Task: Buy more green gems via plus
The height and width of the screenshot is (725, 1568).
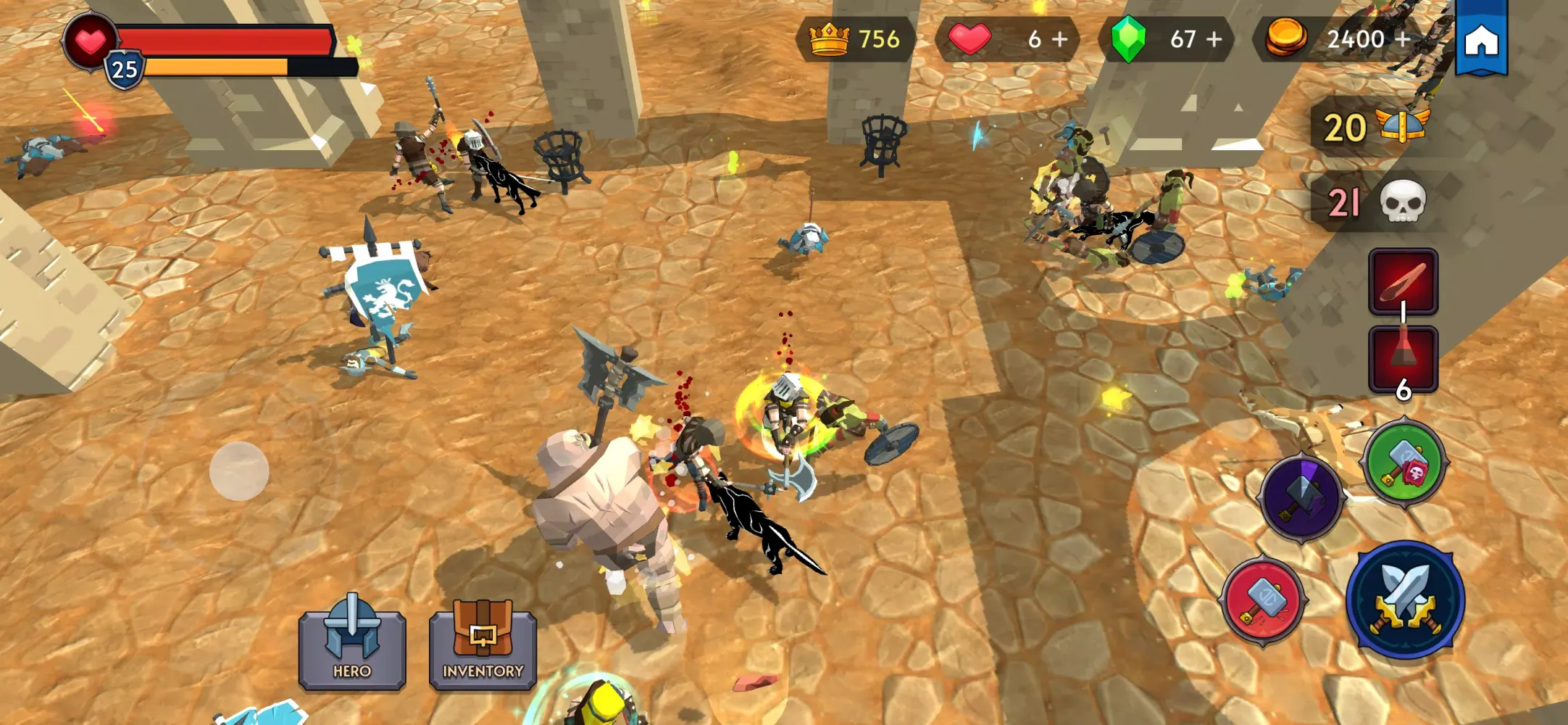Action: pyautogui.click(x=1214, y=39)
